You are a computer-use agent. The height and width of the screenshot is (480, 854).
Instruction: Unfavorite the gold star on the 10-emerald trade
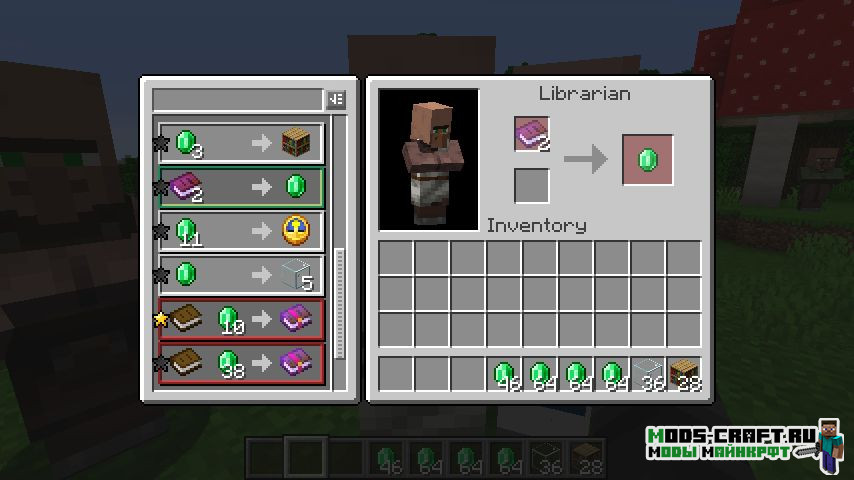point(159,320)
